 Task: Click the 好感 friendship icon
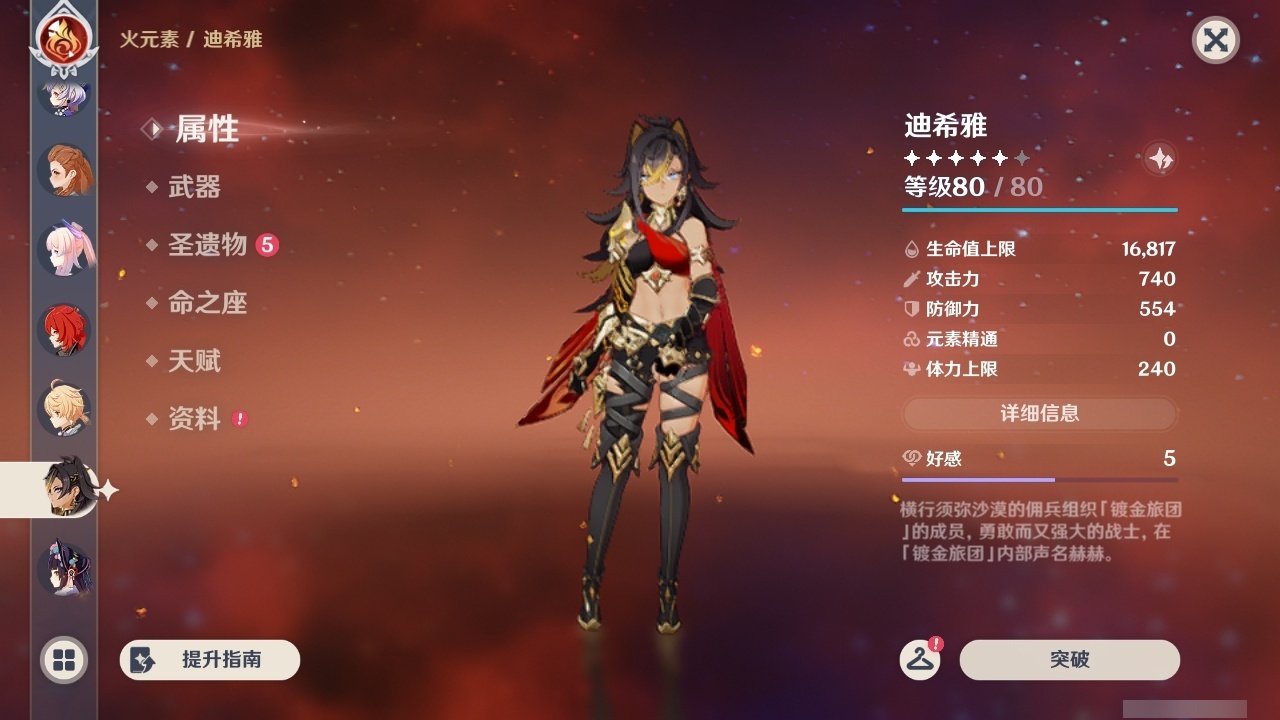click(911, 456)
